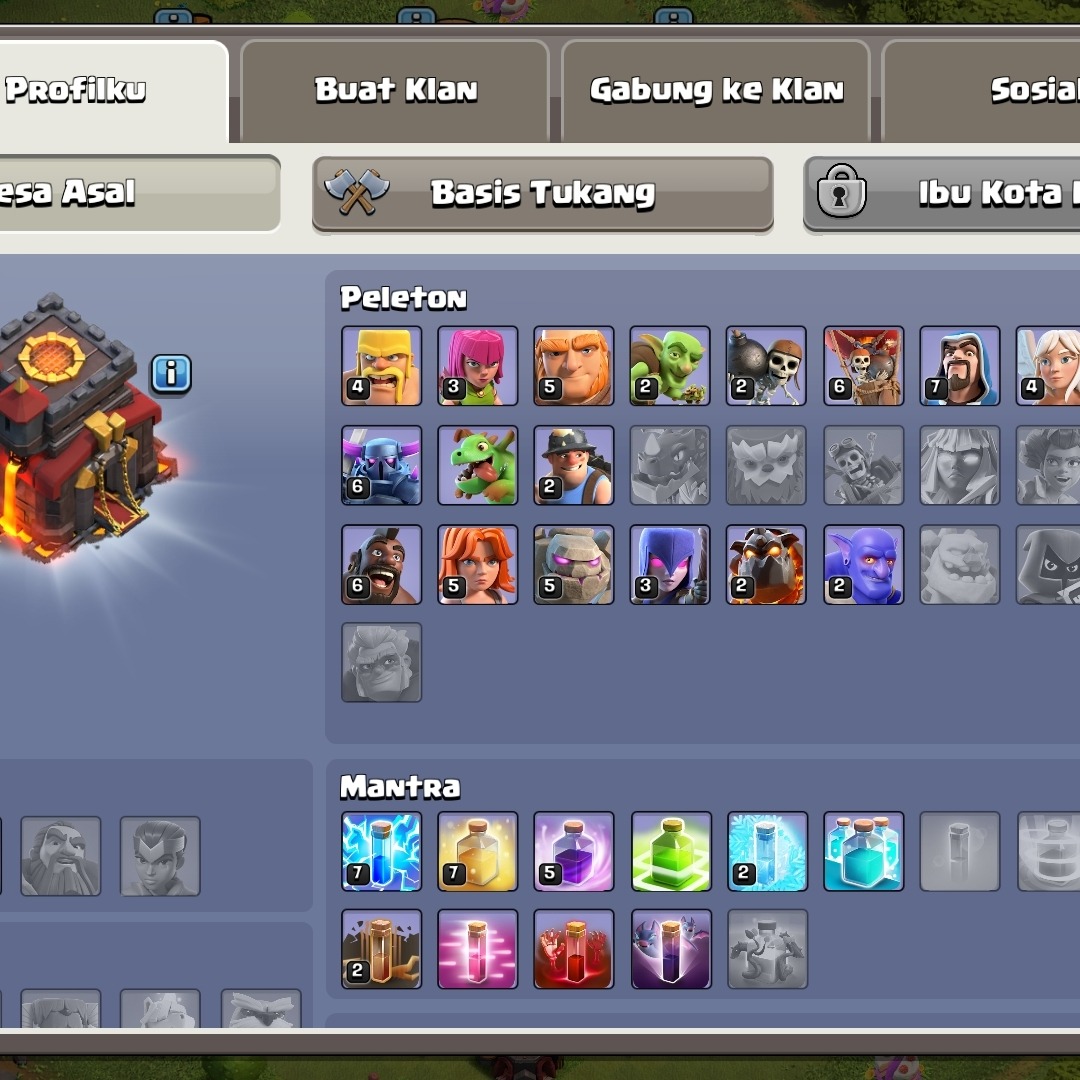Select the Lava Hound troop icon
Image resolution: width=1080 pixels, height=1080 pixels.
pyautogui.click(x=766, y=565)
